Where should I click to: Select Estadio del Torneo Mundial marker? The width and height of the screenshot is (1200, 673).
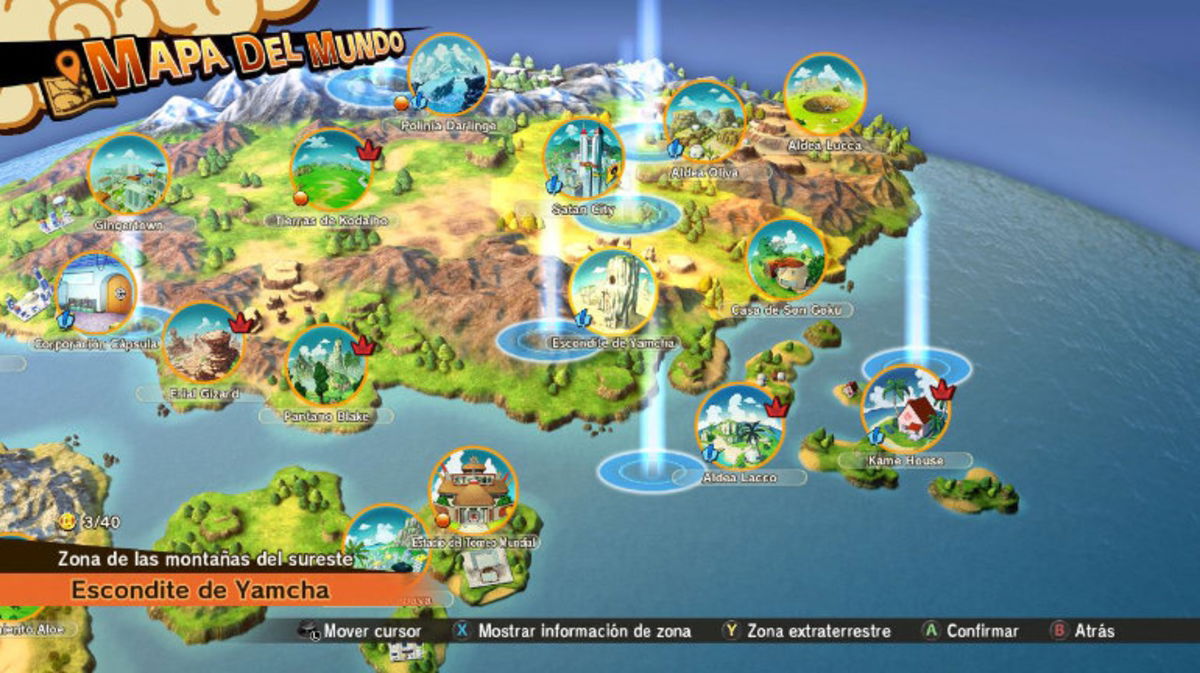pos(473,489)
